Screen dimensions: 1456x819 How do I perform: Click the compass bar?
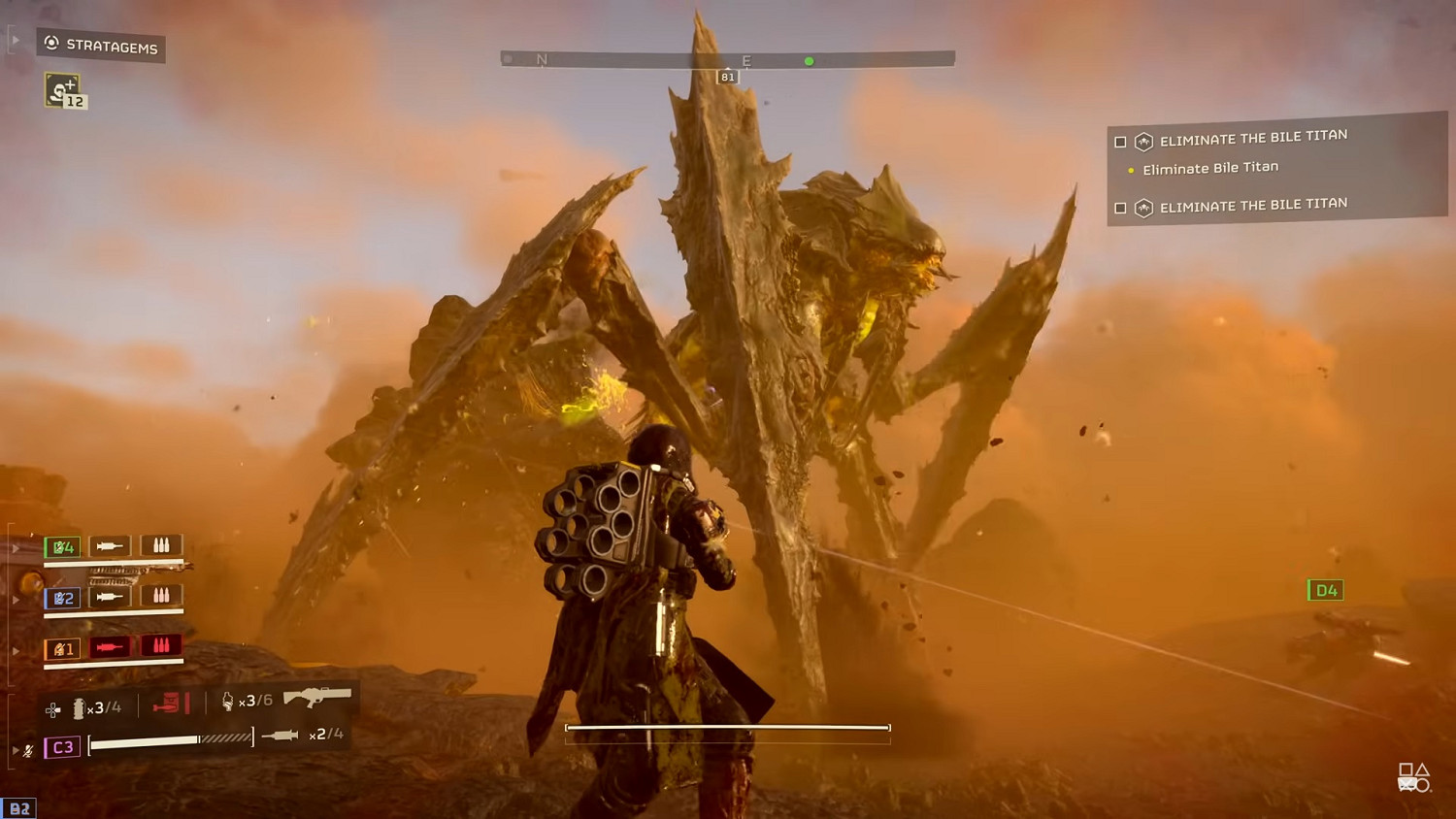[x=727, y=60]
